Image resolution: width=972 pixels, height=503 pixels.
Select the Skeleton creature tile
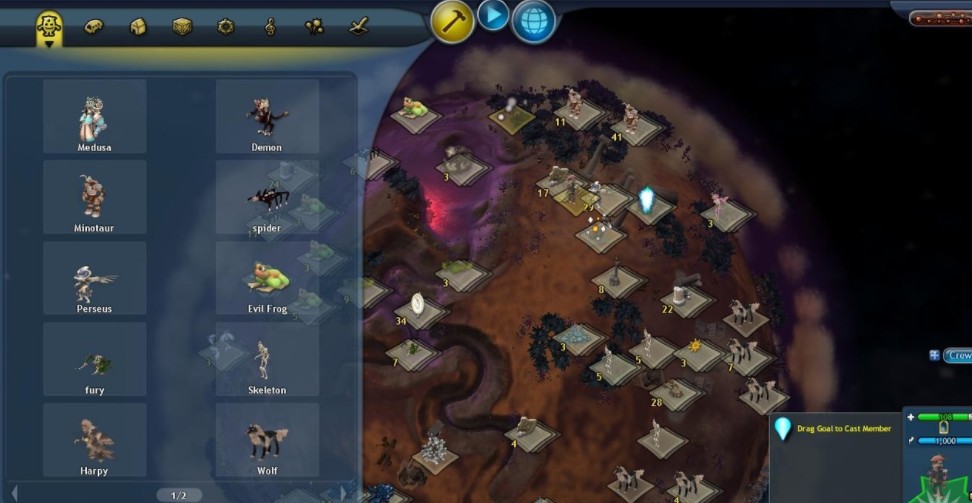267,359
